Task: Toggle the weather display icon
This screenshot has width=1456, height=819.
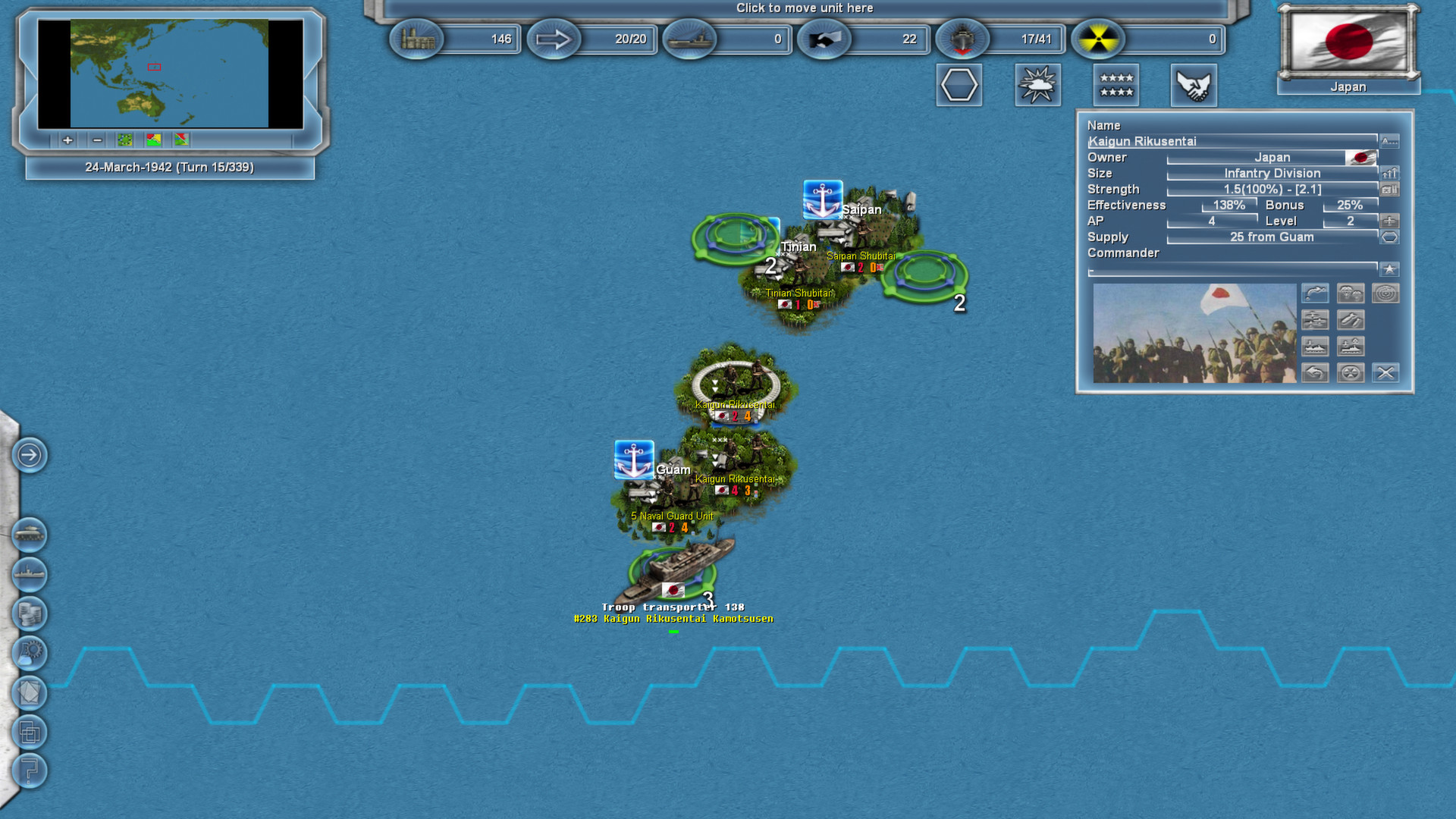Action: click(x=1037, y=85)
